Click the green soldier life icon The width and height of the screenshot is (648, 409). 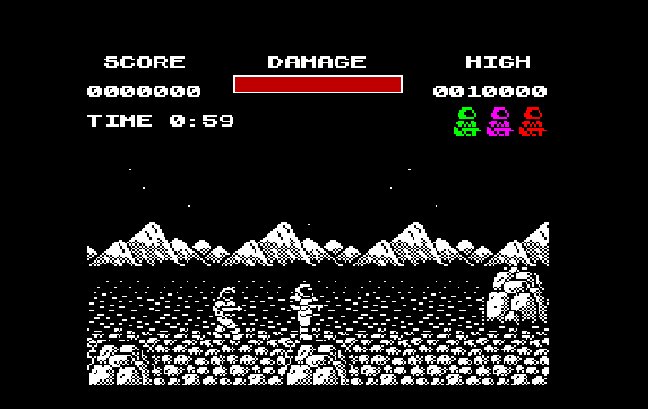[466, 121]
